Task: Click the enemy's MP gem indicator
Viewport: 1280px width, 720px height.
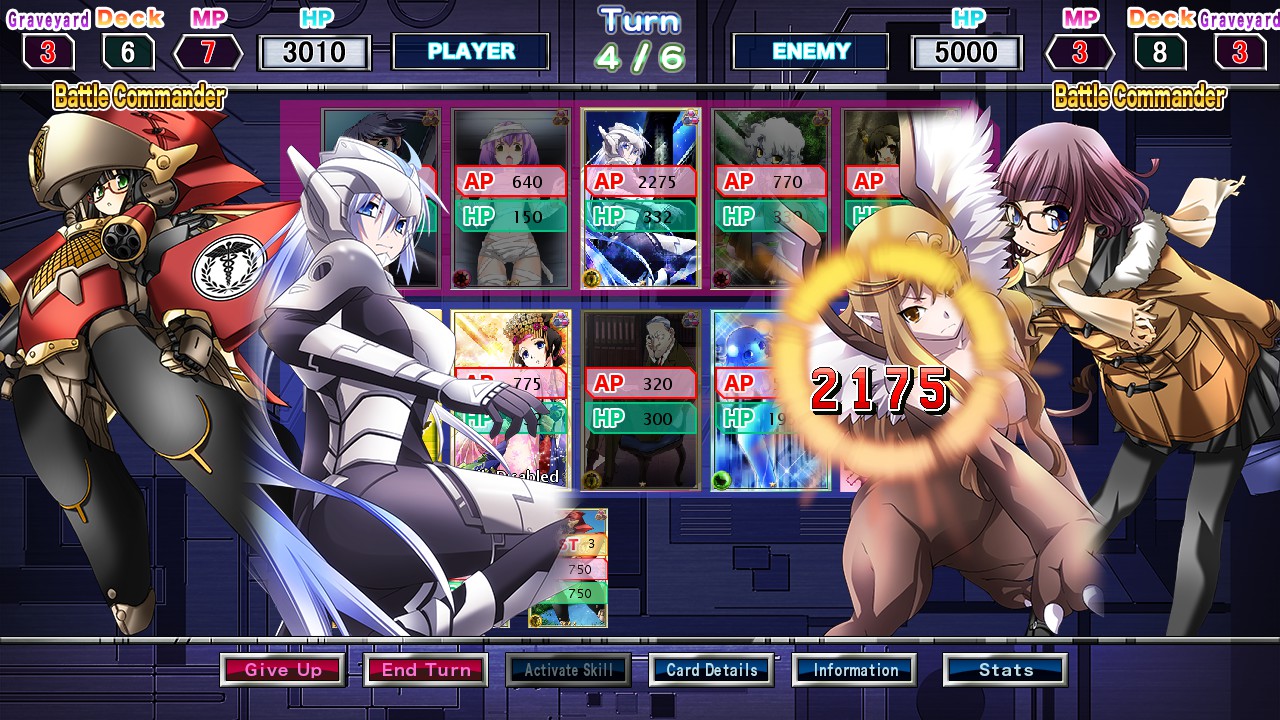Action: pos(1080,53)
